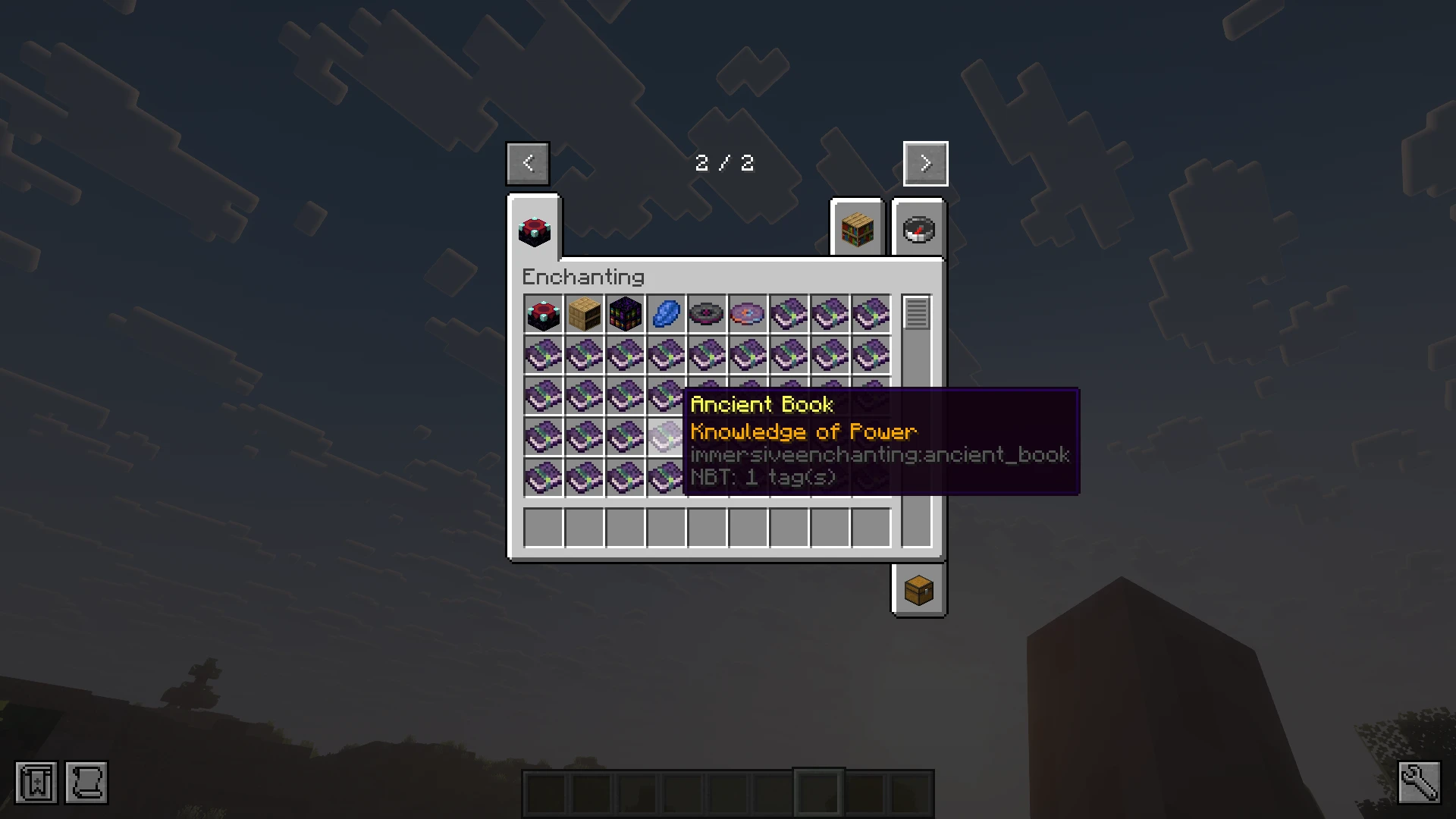This screenshot has height=819, width=1456.
Task: Select the Eternal Bookshelf block icon
Action: coord(624,313)
